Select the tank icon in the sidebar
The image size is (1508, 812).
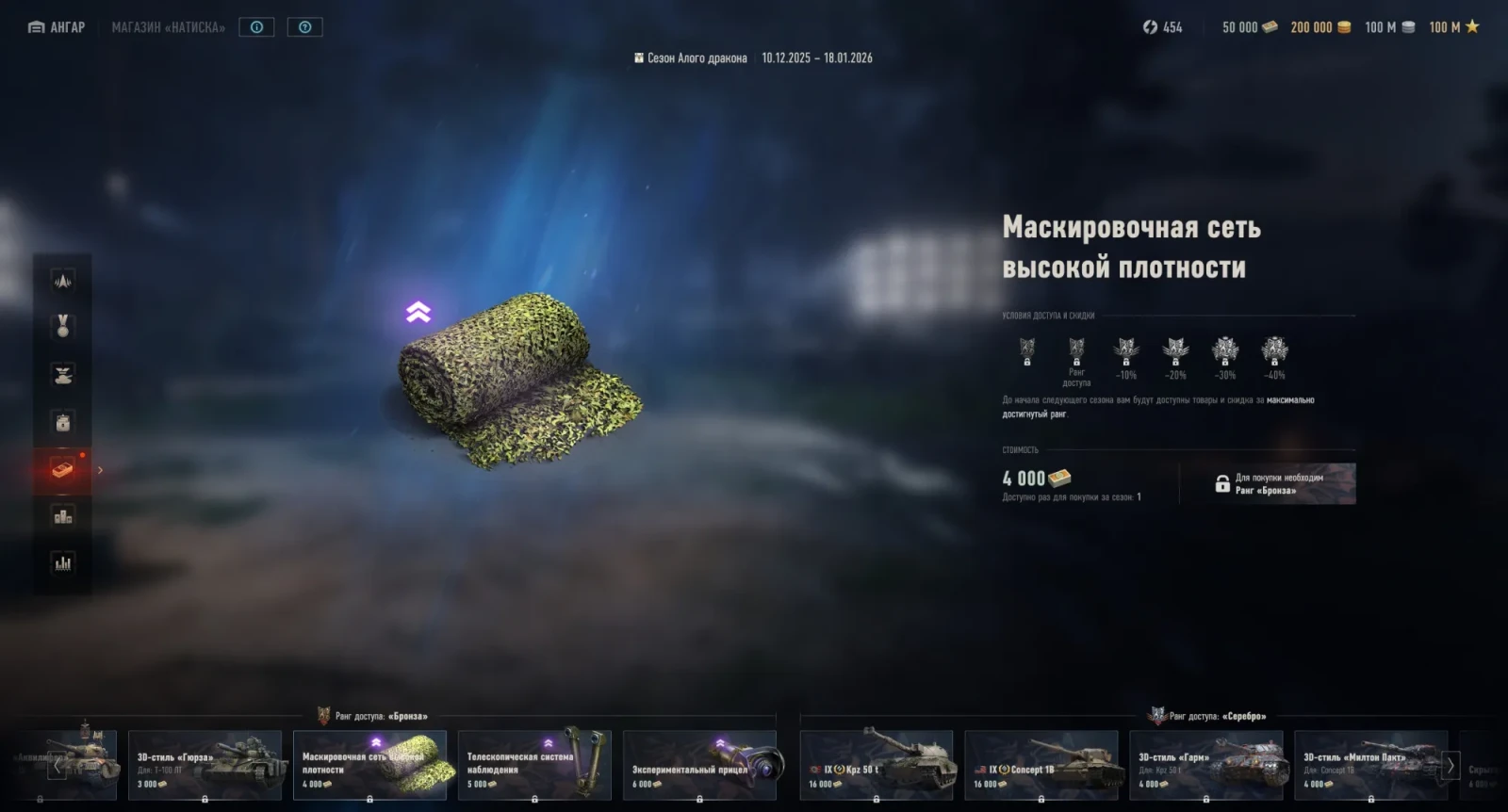point(63,374)
